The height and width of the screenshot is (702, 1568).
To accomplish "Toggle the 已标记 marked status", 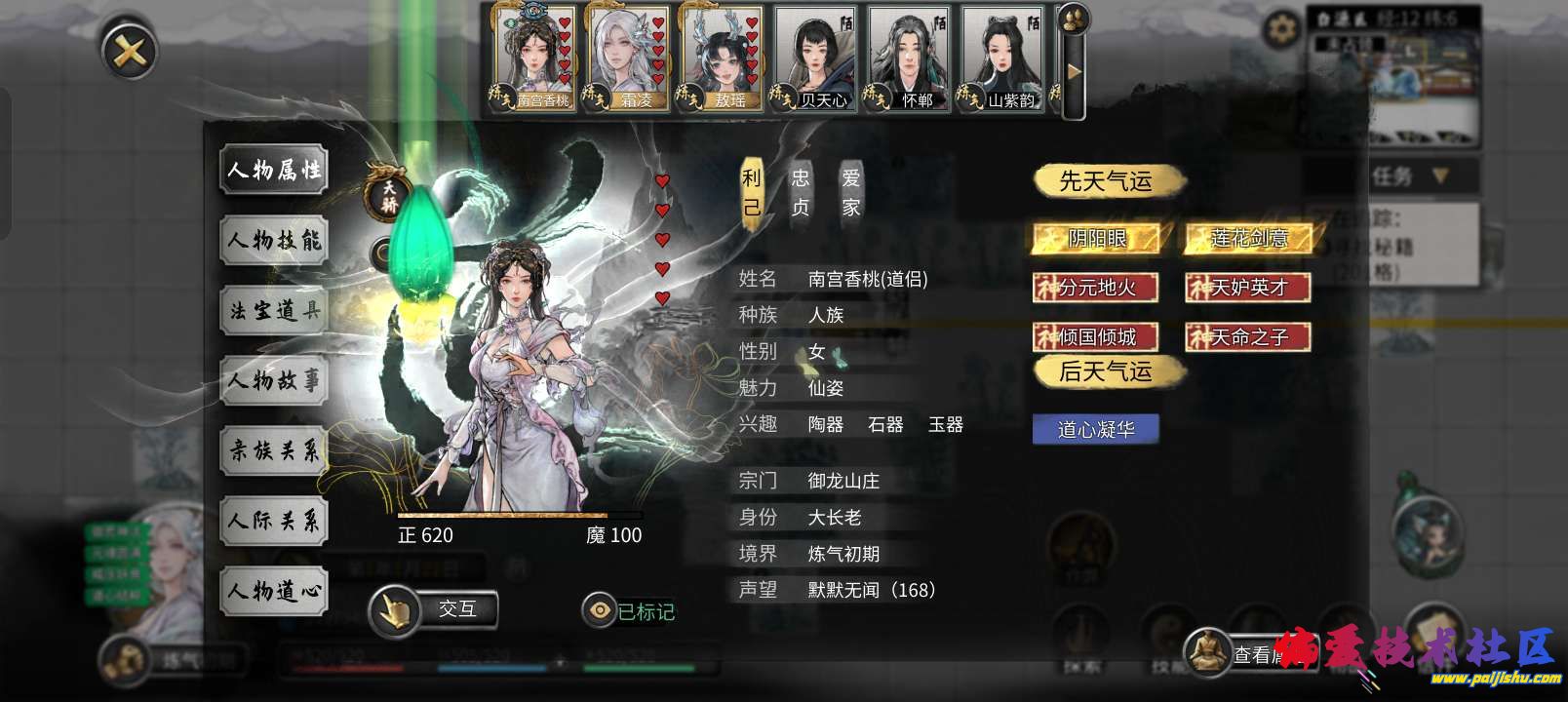I will pyautogui.click(x=630, y=612).
